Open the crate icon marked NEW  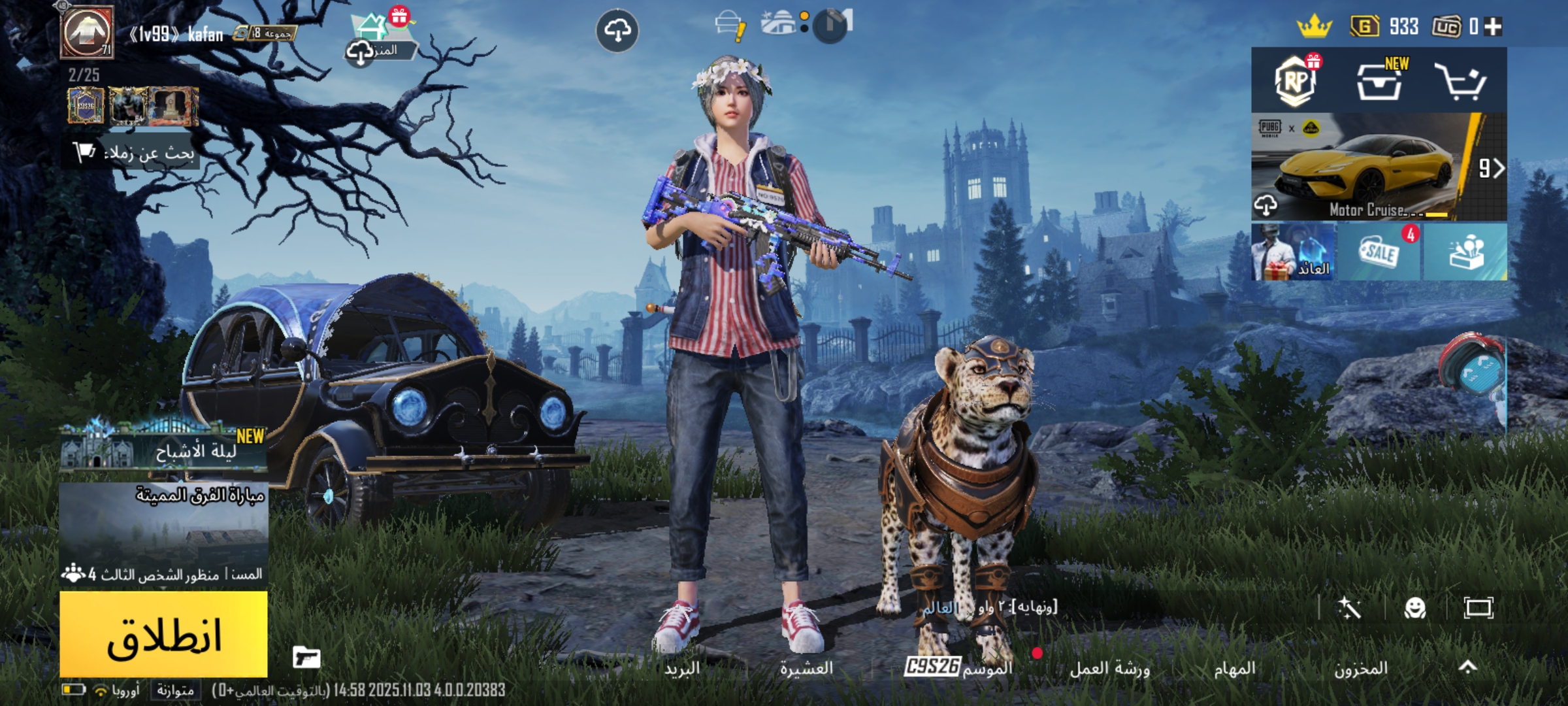pyautogui.click(x=1380, y=81)
